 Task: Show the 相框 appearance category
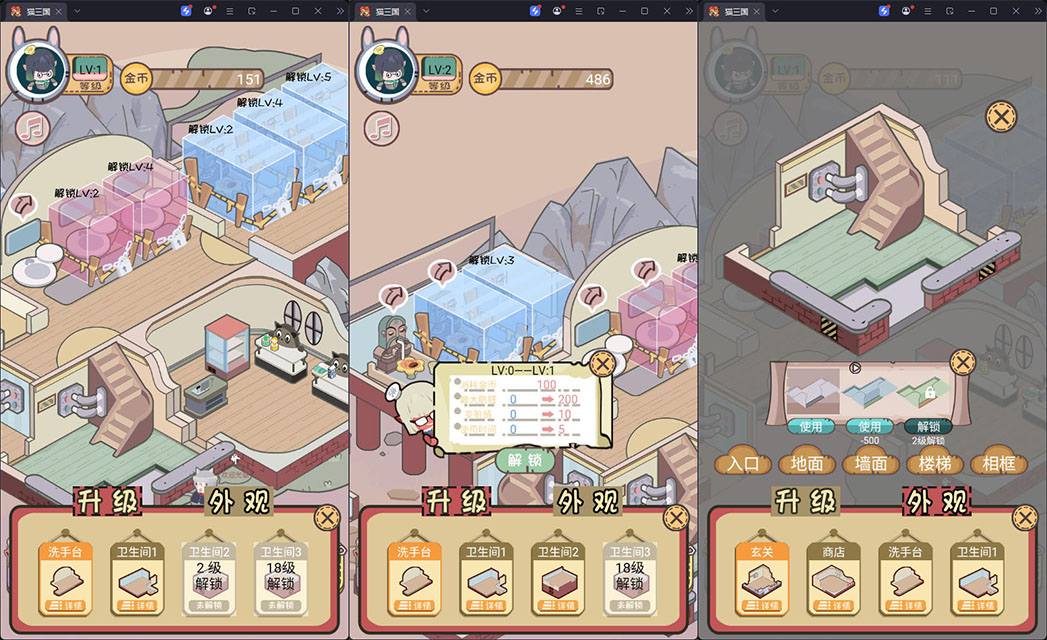tap(998, 463)
